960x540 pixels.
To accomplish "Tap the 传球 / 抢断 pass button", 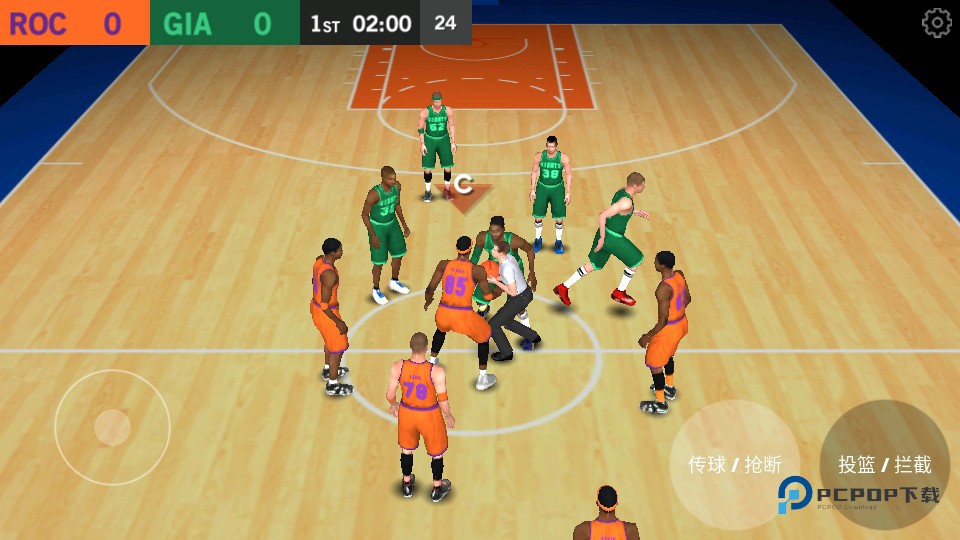I will pos(734,464).
